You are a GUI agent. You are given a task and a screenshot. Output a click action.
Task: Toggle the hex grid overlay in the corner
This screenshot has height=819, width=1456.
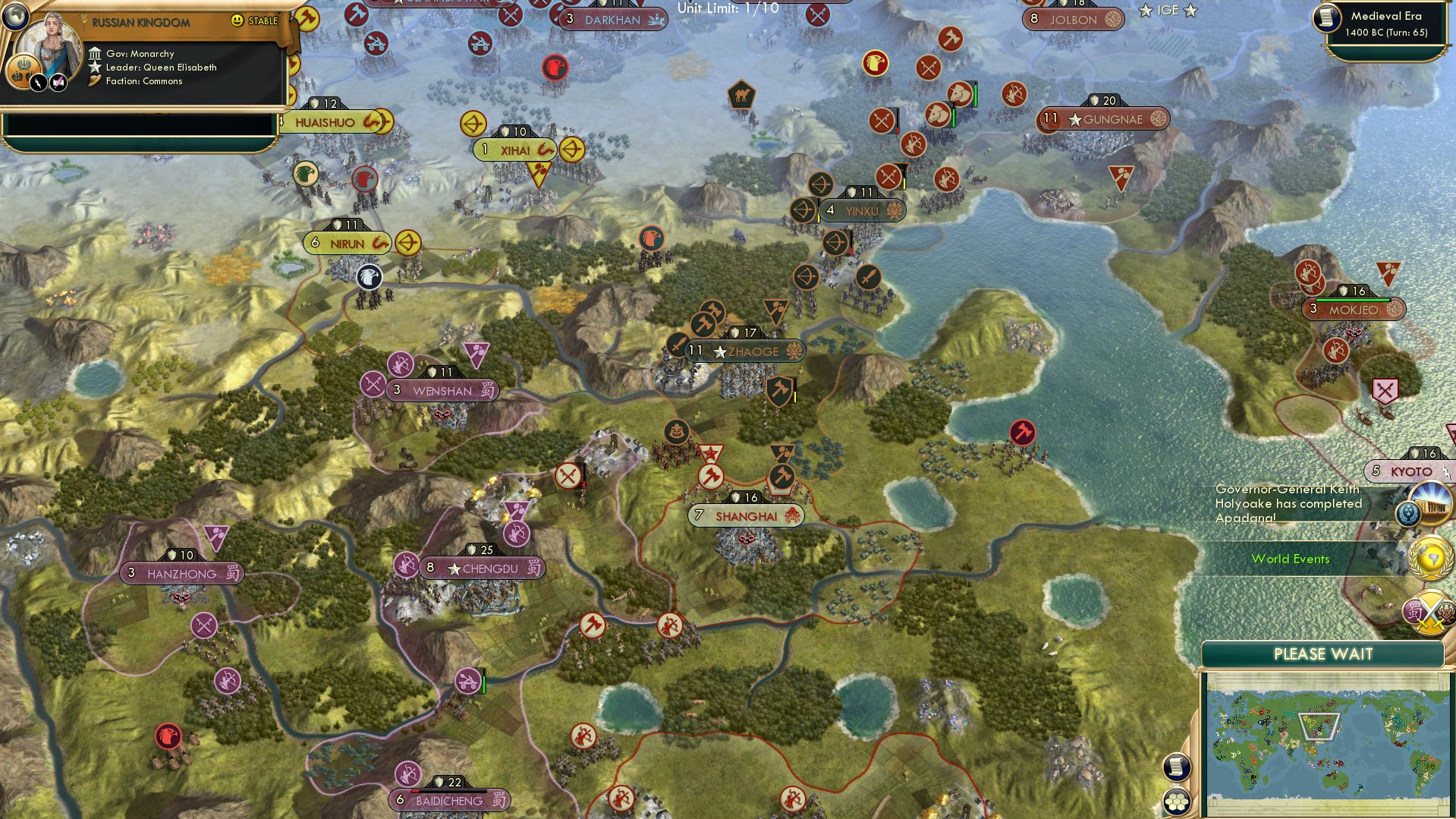pos(1177,798)
